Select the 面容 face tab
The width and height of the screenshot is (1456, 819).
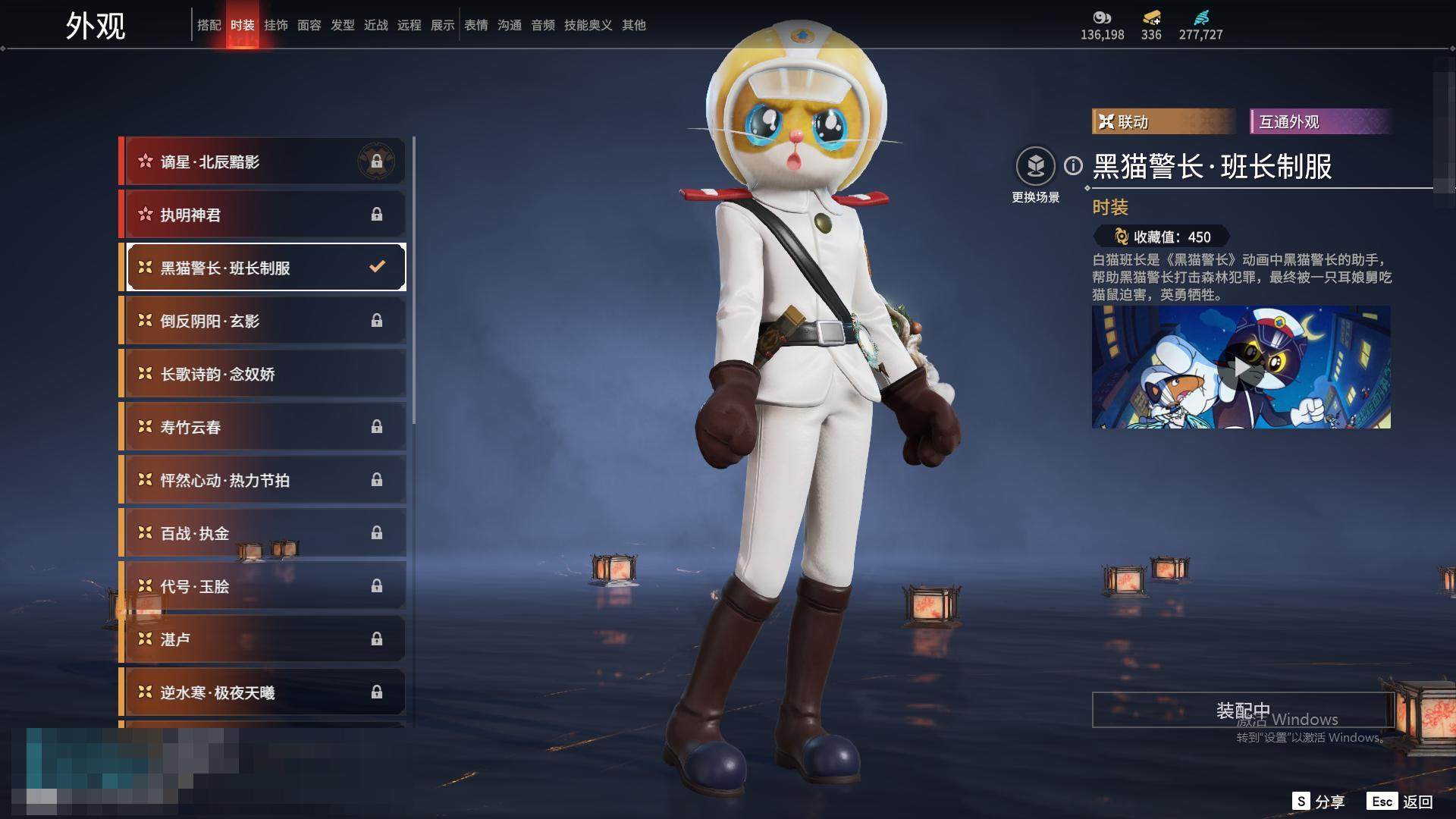point(309,25)
